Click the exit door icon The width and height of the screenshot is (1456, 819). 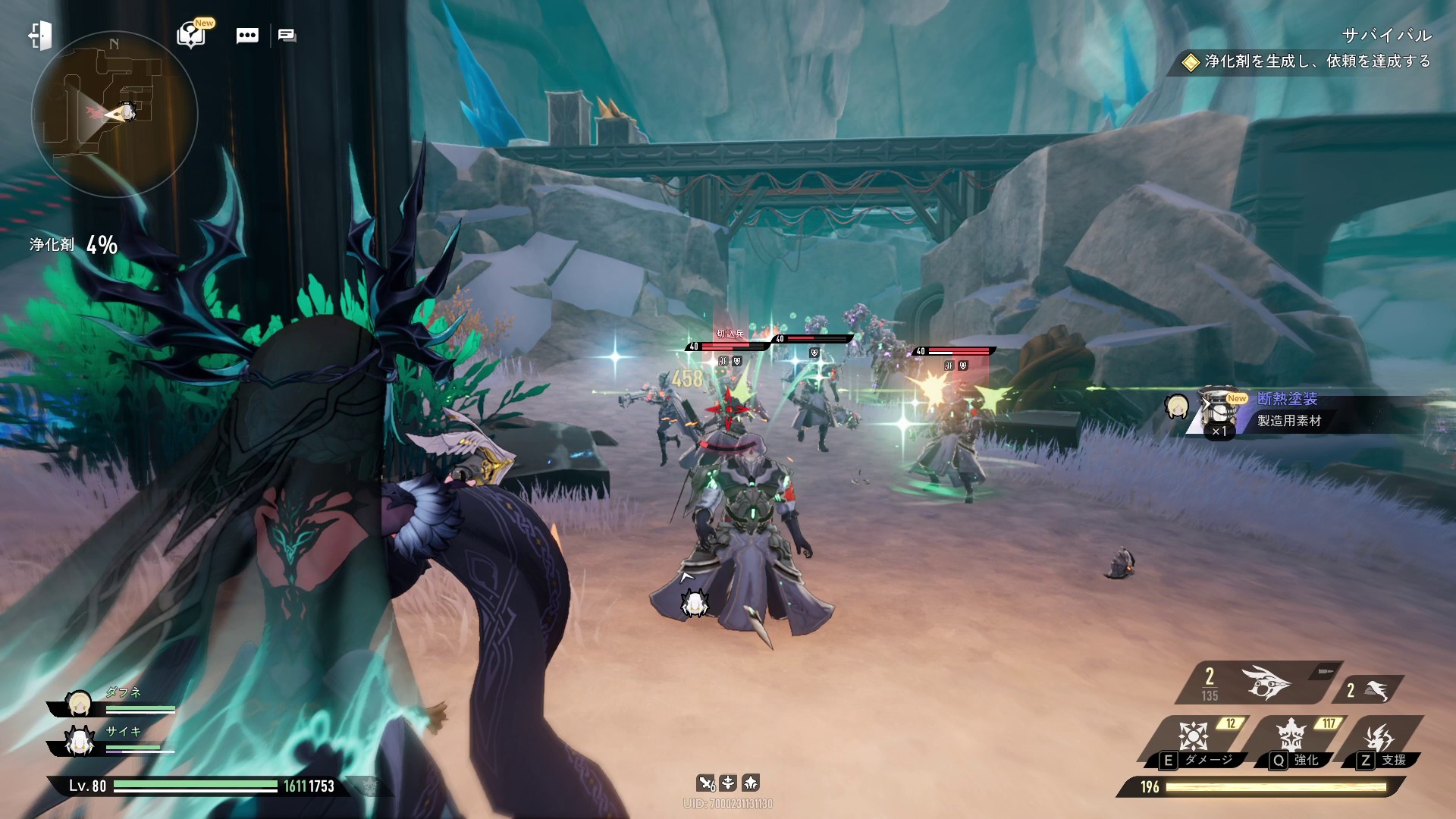pyautogui.click(x=41, y=36)
